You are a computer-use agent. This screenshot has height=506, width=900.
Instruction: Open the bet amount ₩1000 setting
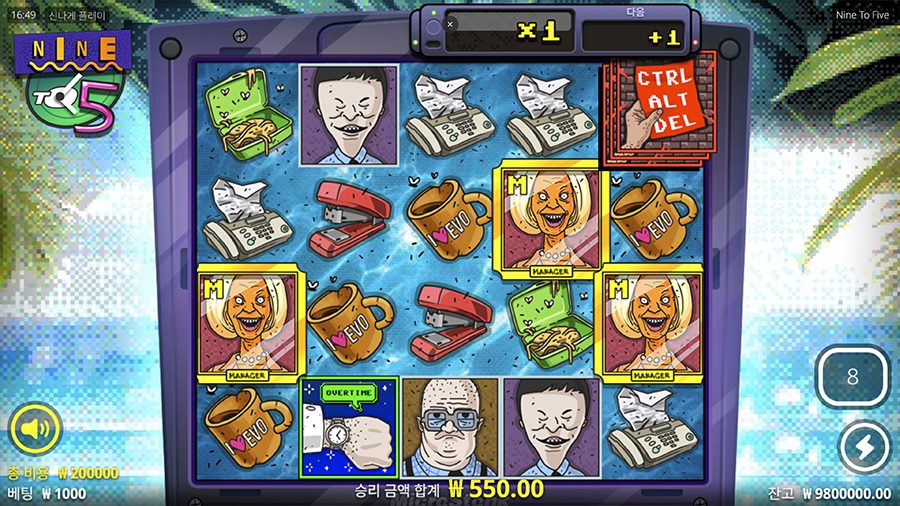pos(47,493)
